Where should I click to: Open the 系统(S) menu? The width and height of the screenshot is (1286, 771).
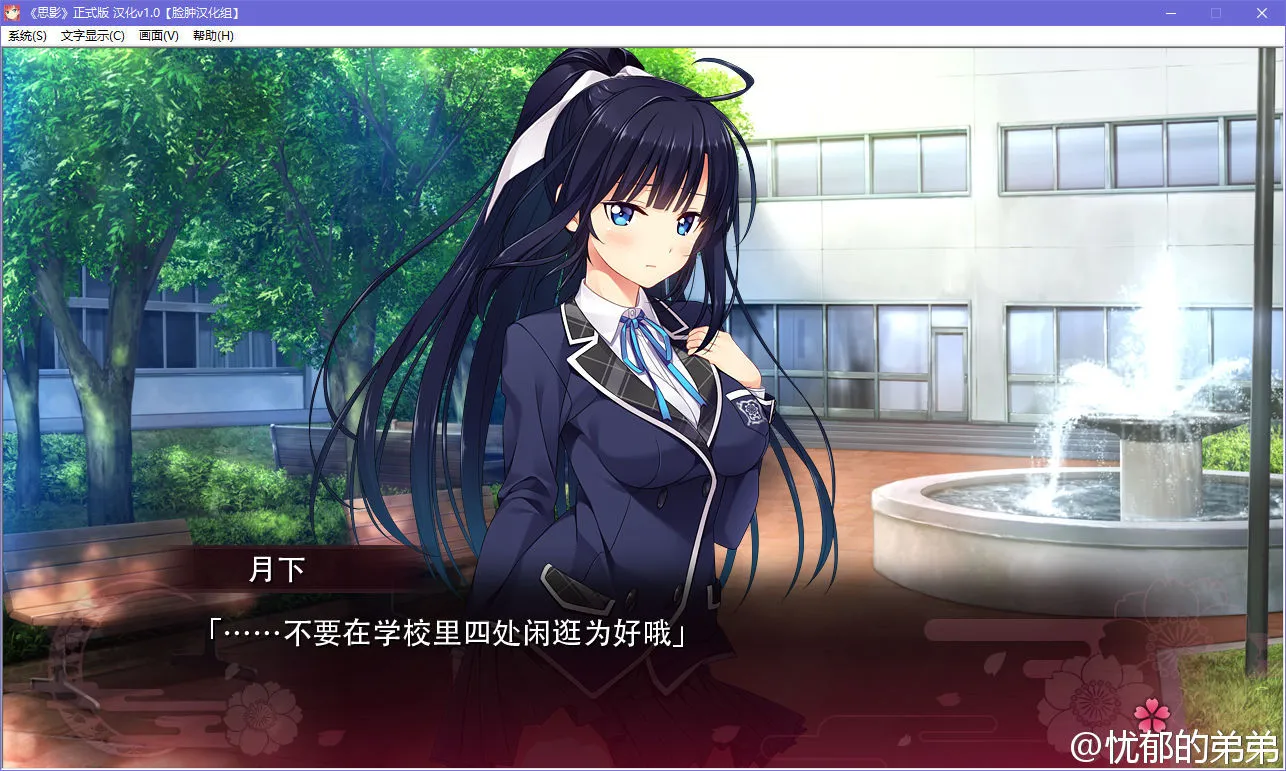coord(25,35)
